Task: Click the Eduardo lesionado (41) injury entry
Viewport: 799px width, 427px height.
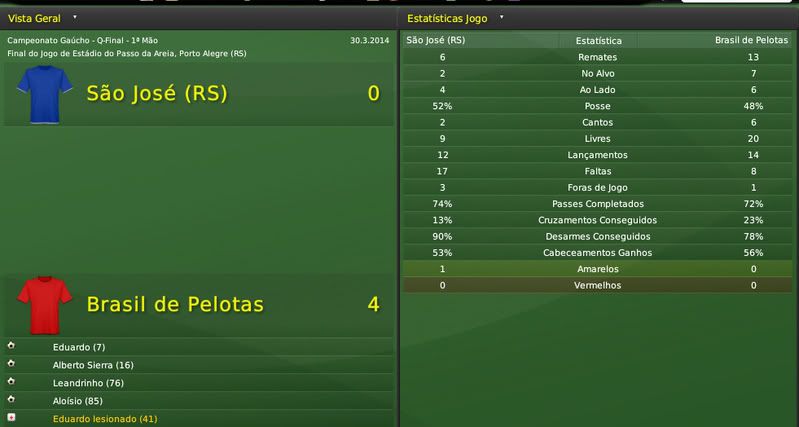Action: 105,419
